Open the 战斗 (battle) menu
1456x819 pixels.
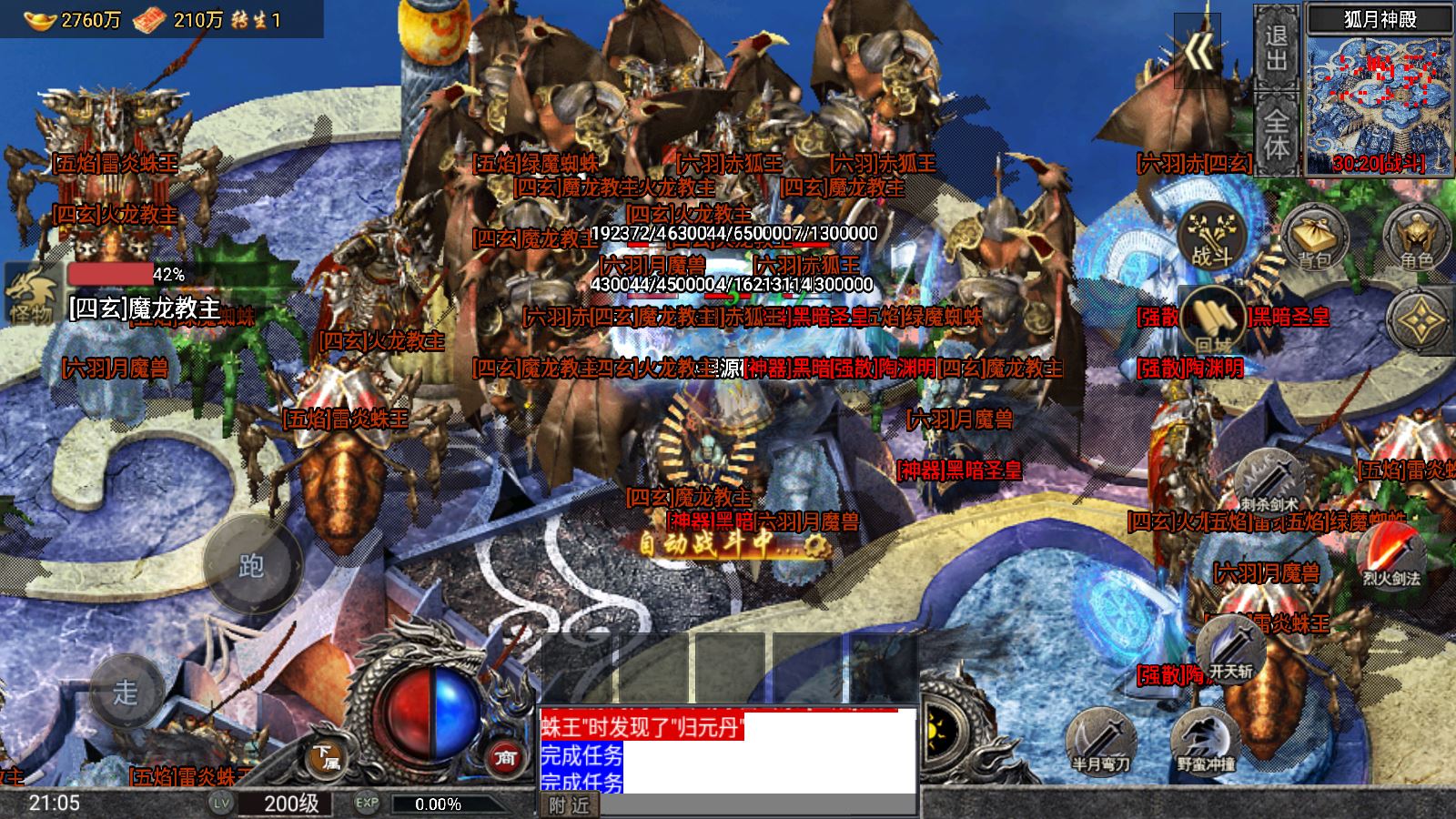tap(1212, 236)
